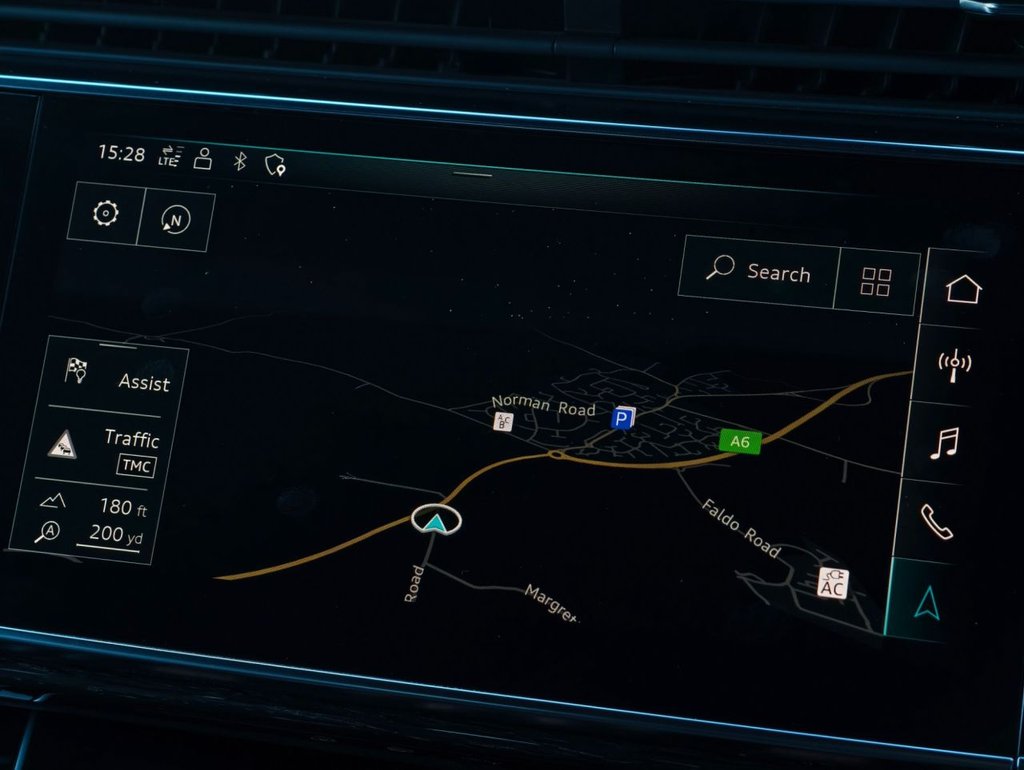Go to the Home screen

963,289
